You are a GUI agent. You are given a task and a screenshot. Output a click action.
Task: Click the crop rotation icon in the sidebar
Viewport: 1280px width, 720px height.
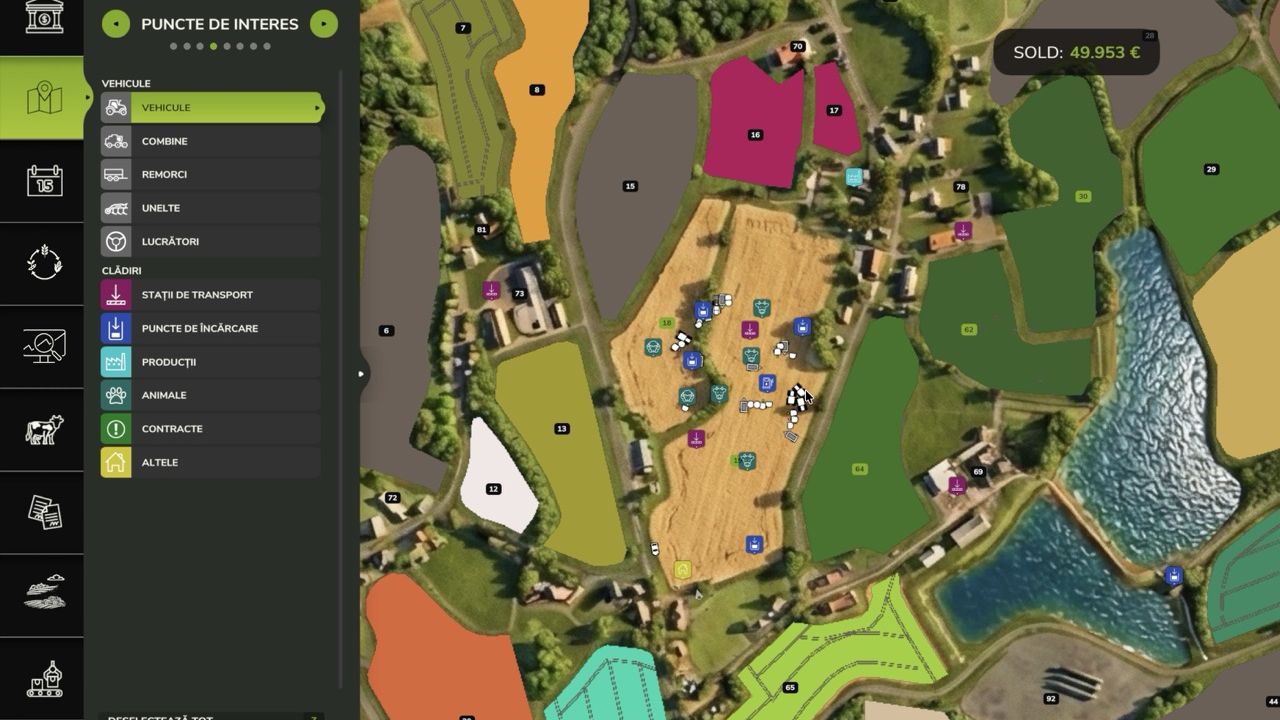(x=42, y=263)
